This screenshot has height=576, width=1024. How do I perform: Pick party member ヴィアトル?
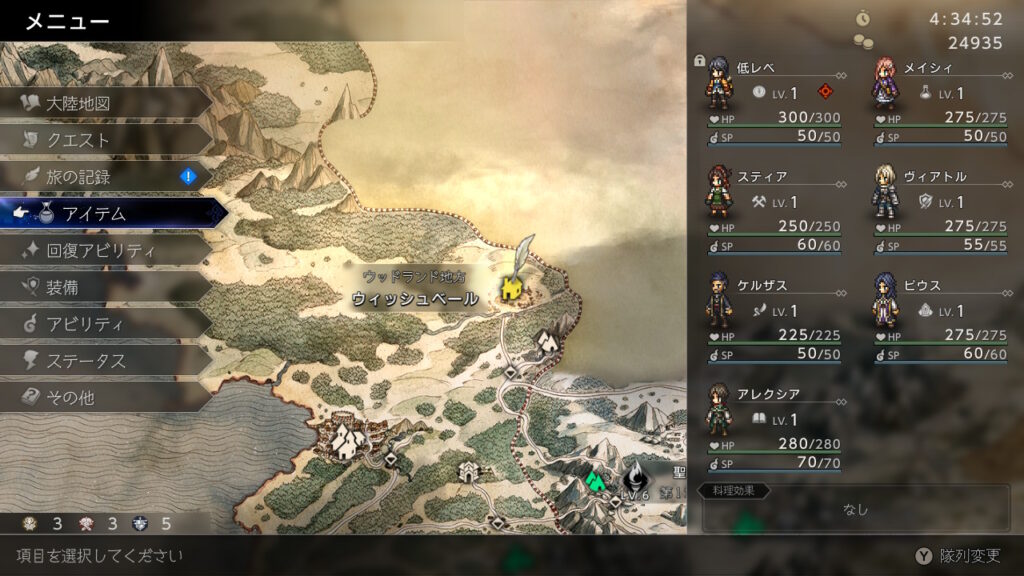pos(940,209)
